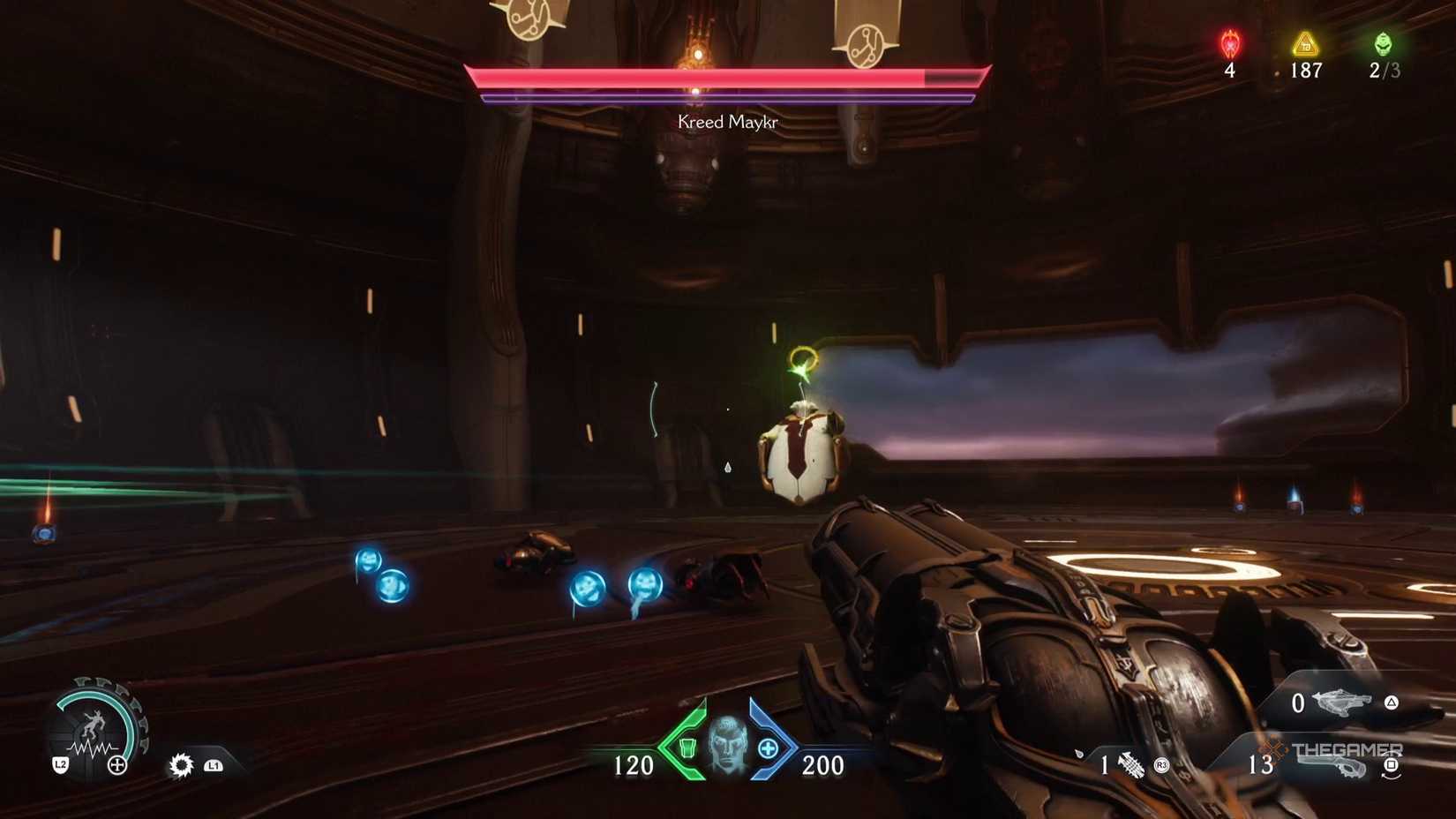Toggle the Triangle weapon-swap prompt near the 0 counter
1456x819 pixels.
[1391, 702]
